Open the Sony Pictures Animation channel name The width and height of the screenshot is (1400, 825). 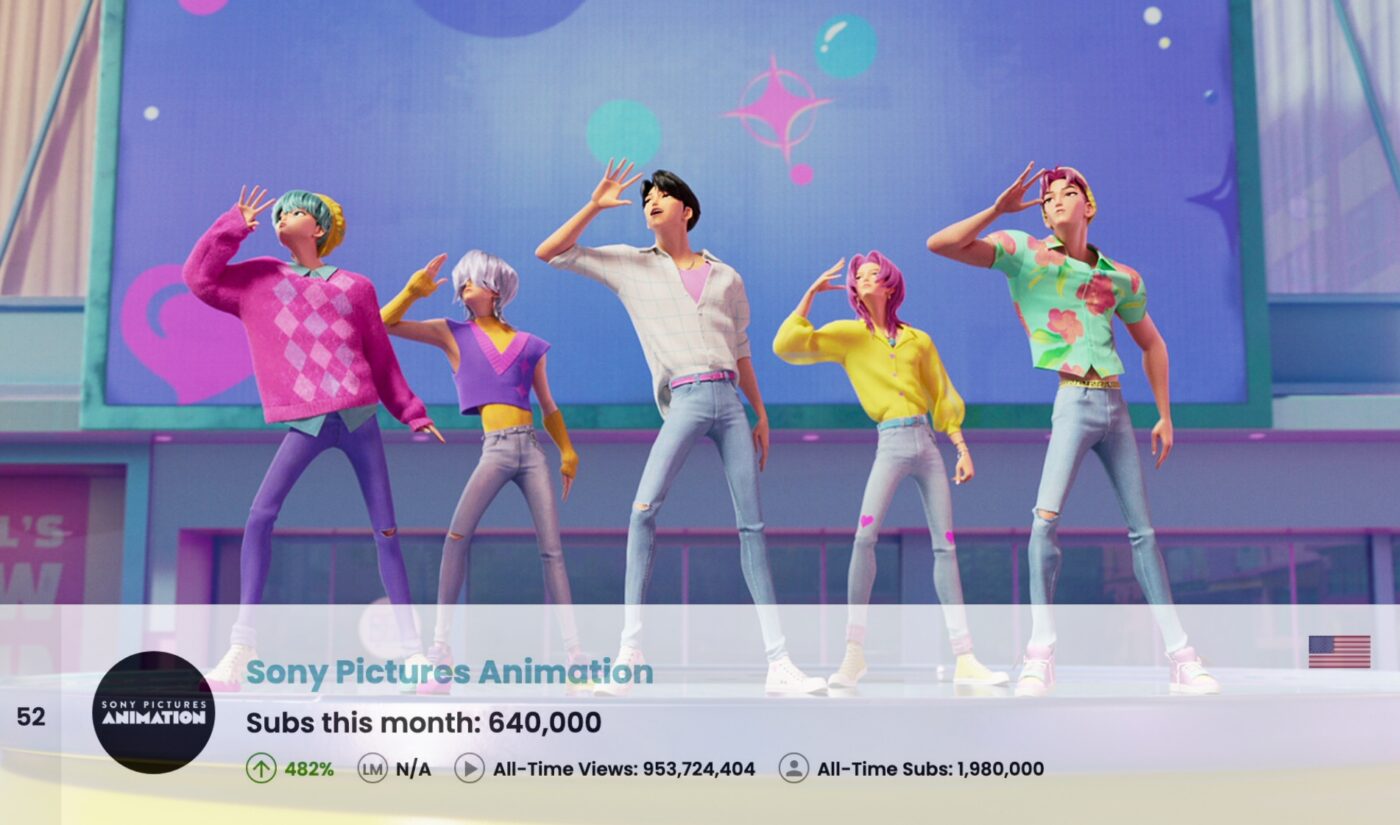coord(449,672)
